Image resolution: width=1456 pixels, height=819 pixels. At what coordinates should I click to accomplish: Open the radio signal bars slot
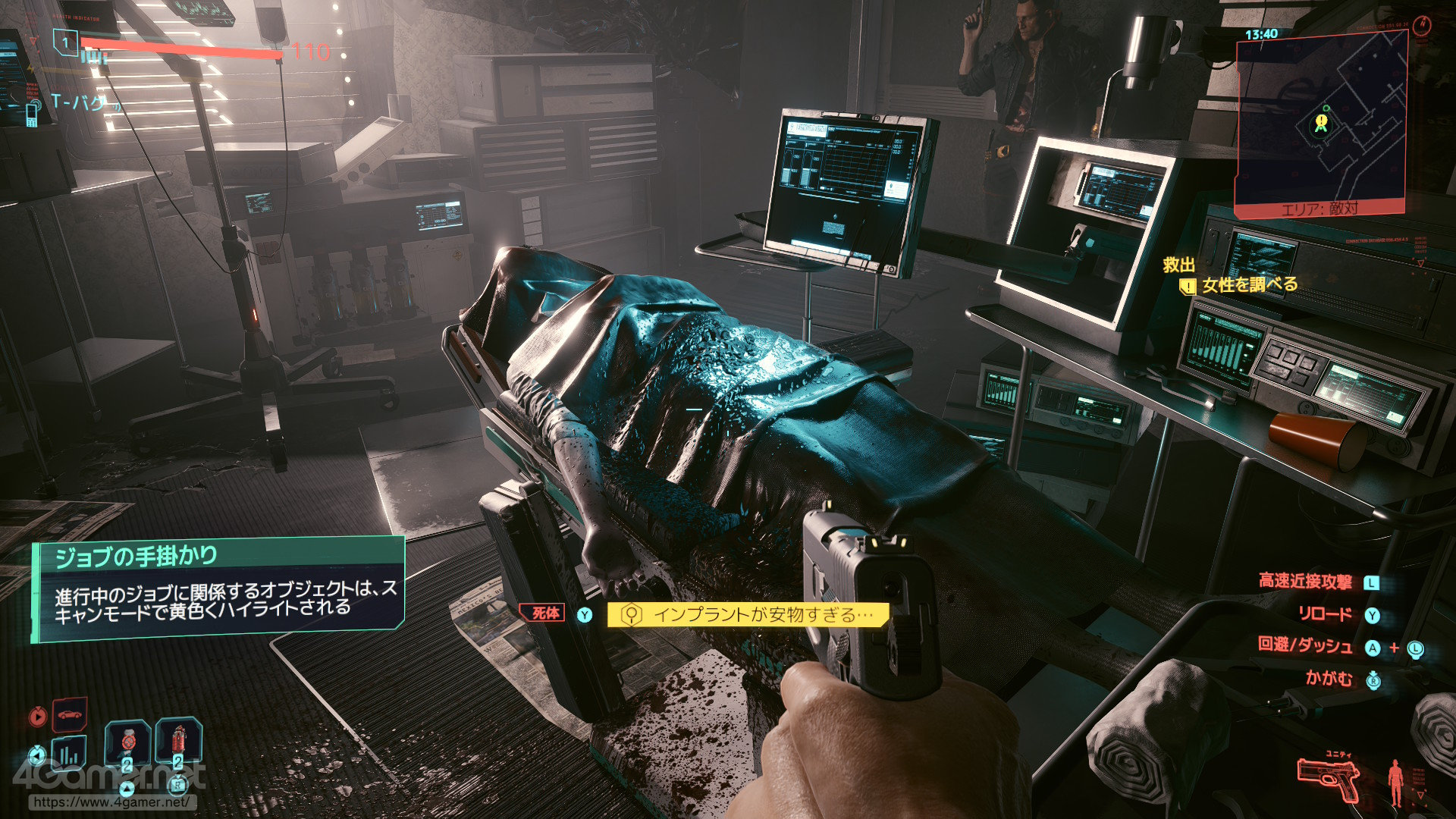(x=68, y=753)
